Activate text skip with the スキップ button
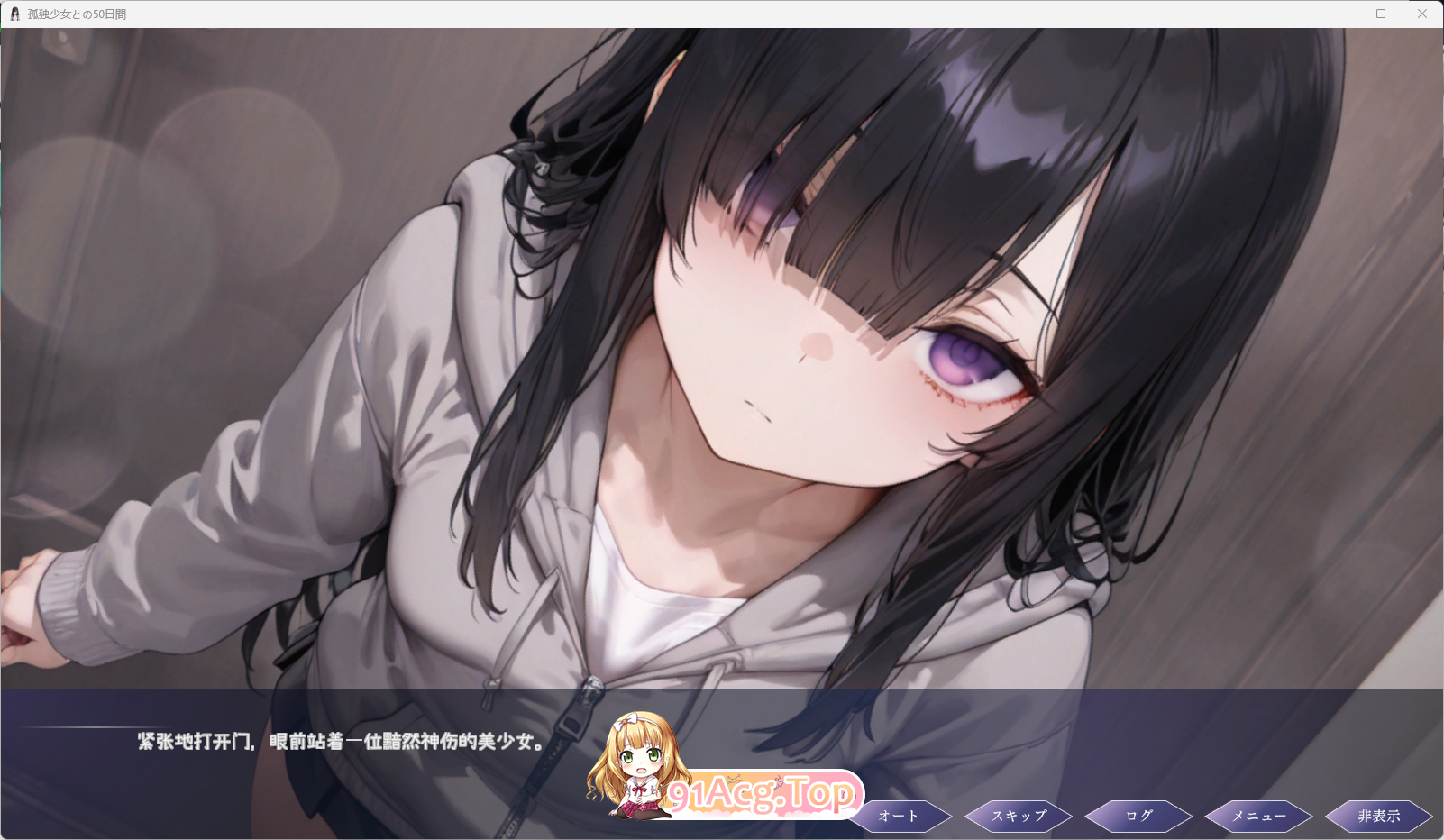This screenshot has width=1444, height=840. coord(1019,816)
